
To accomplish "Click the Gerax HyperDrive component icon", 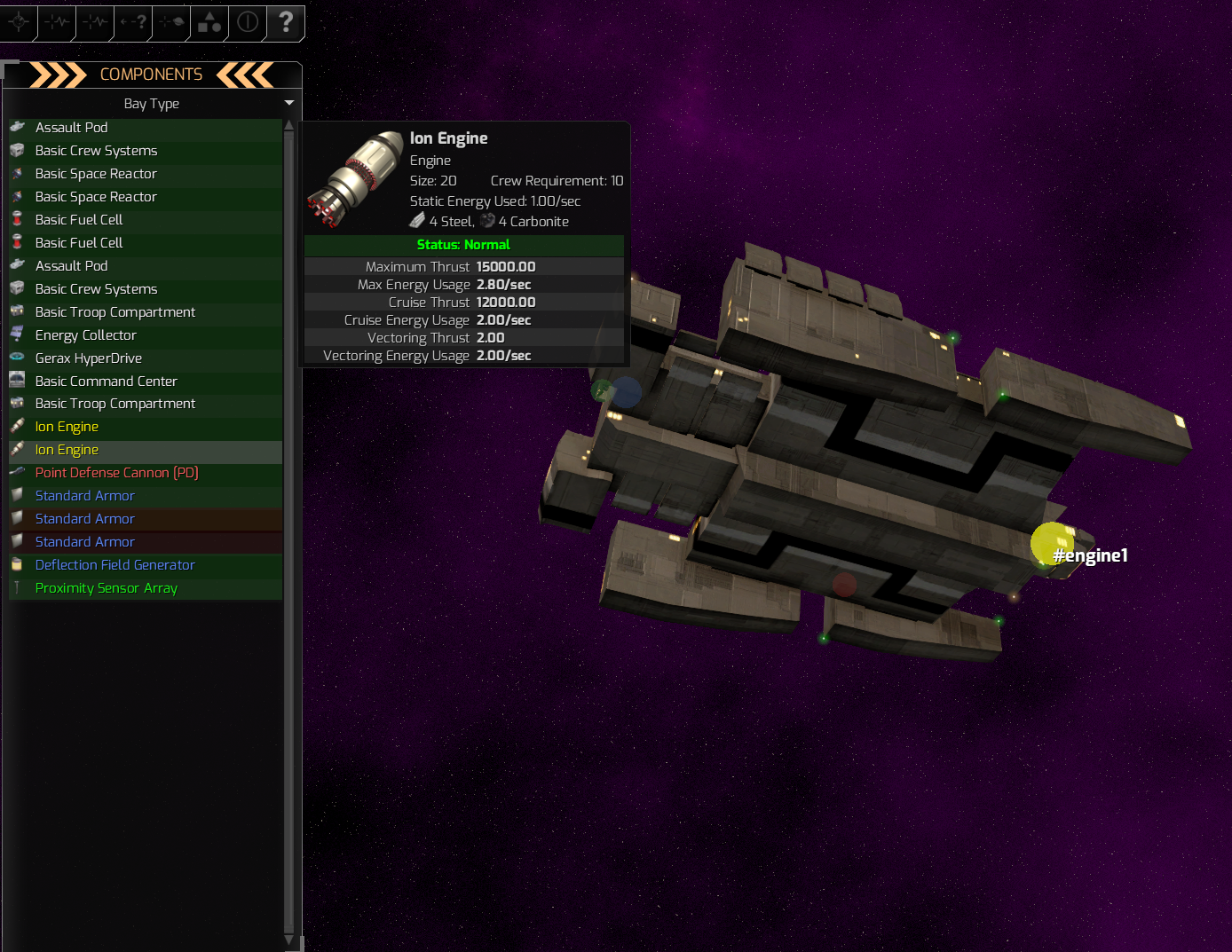I will [18, 358].
